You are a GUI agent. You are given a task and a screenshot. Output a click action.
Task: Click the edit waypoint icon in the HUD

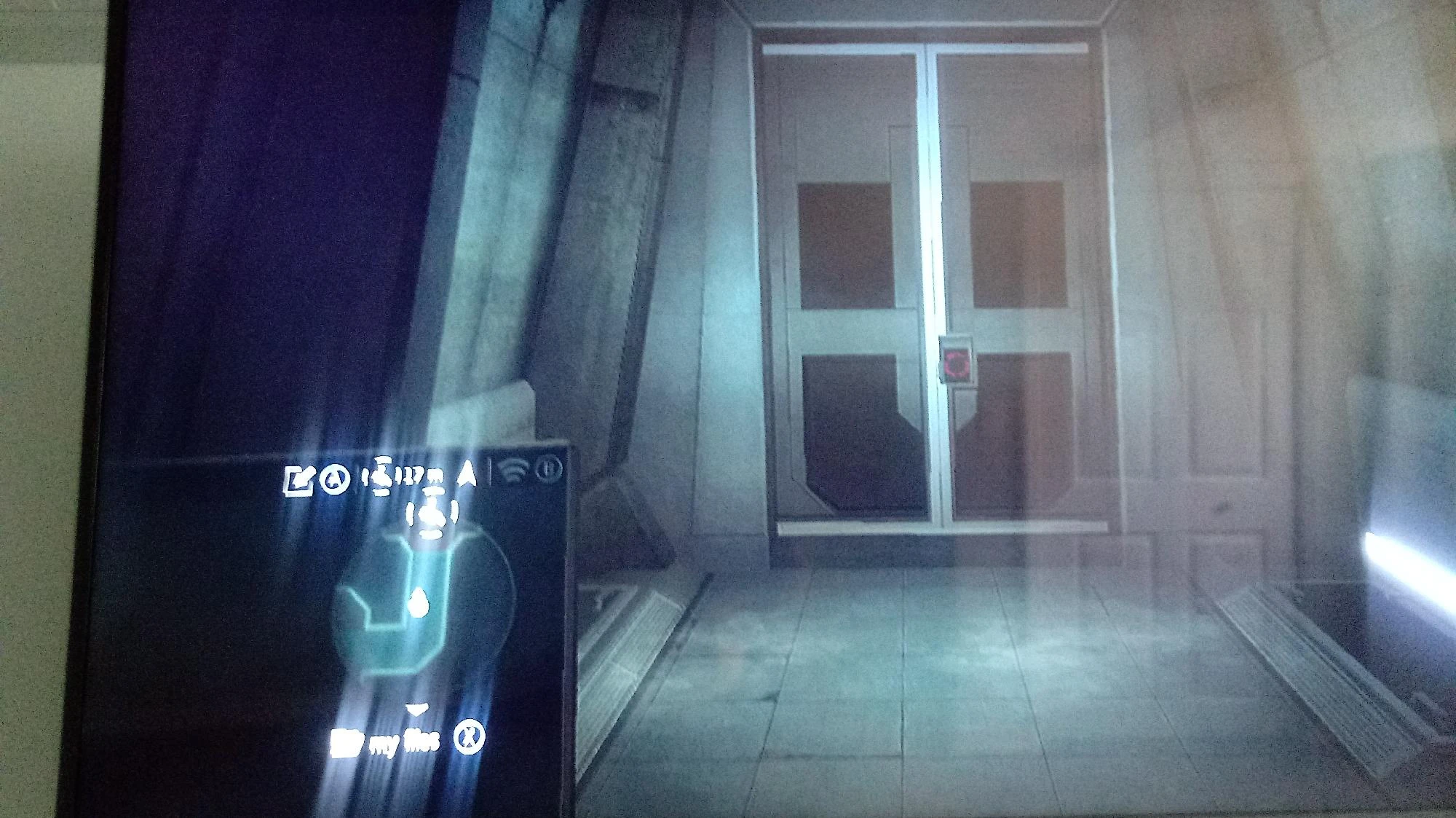tap(300, 479)
